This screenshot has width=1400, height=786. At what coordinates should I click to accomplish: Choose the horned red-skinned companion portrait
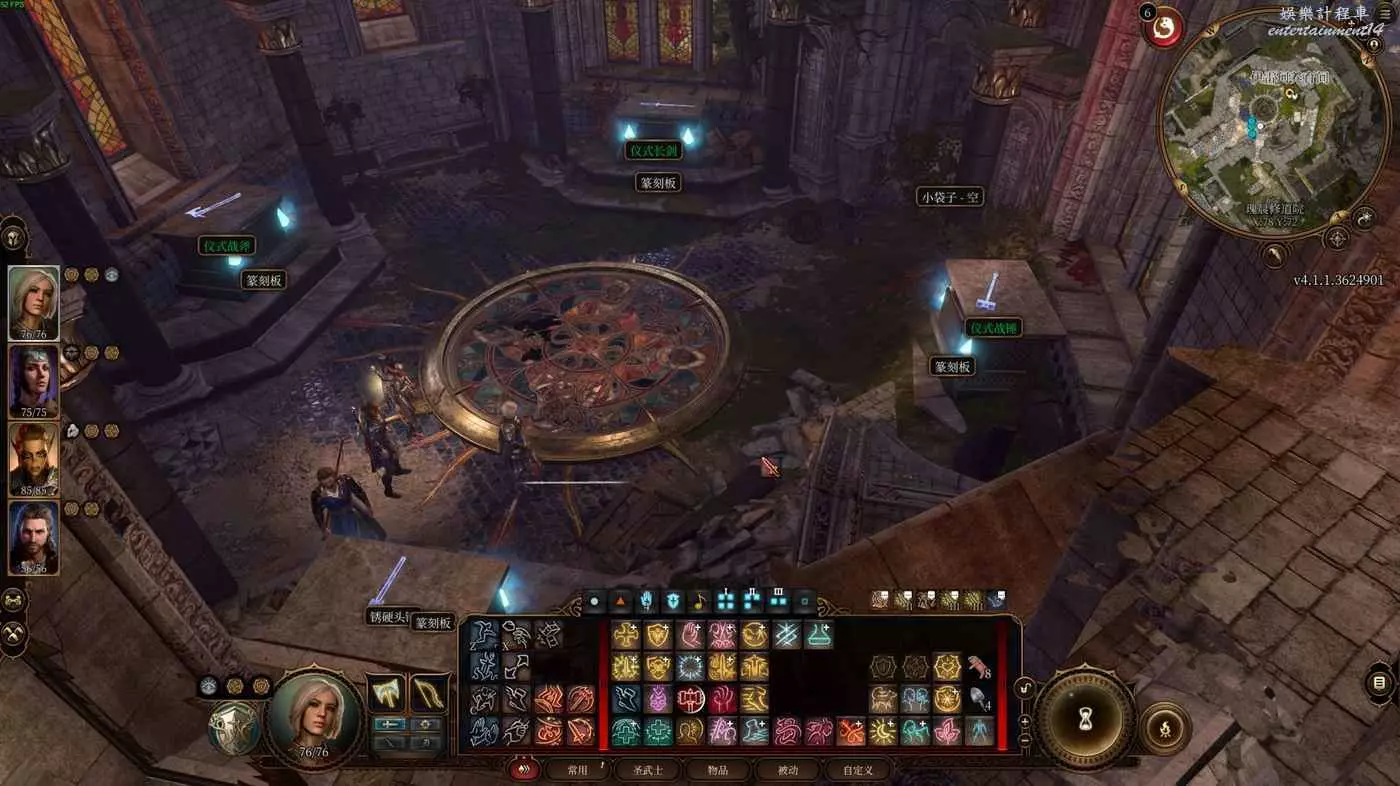[x=34, y=457]
